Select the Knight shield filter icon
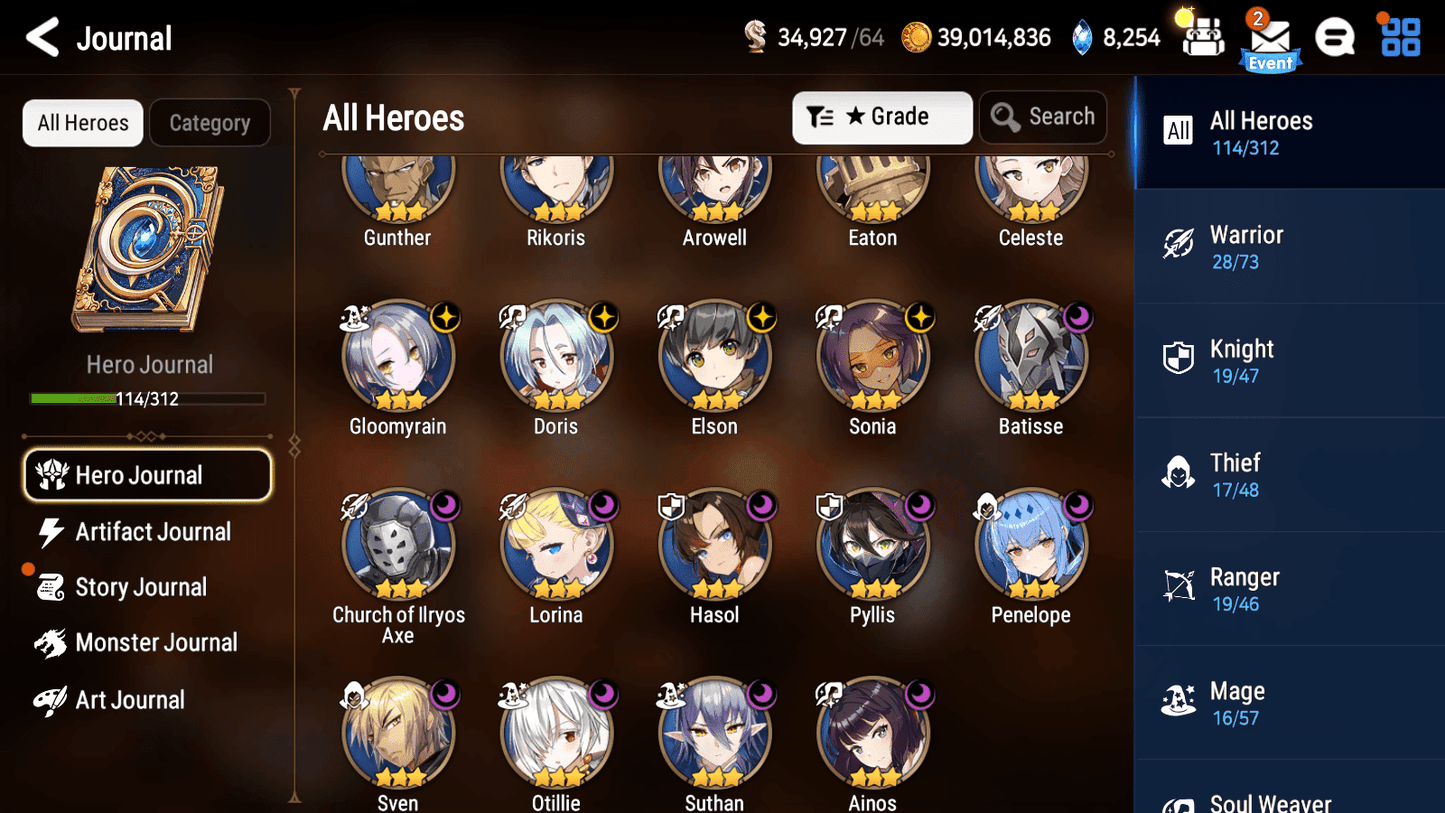 tap(1178, 359)
